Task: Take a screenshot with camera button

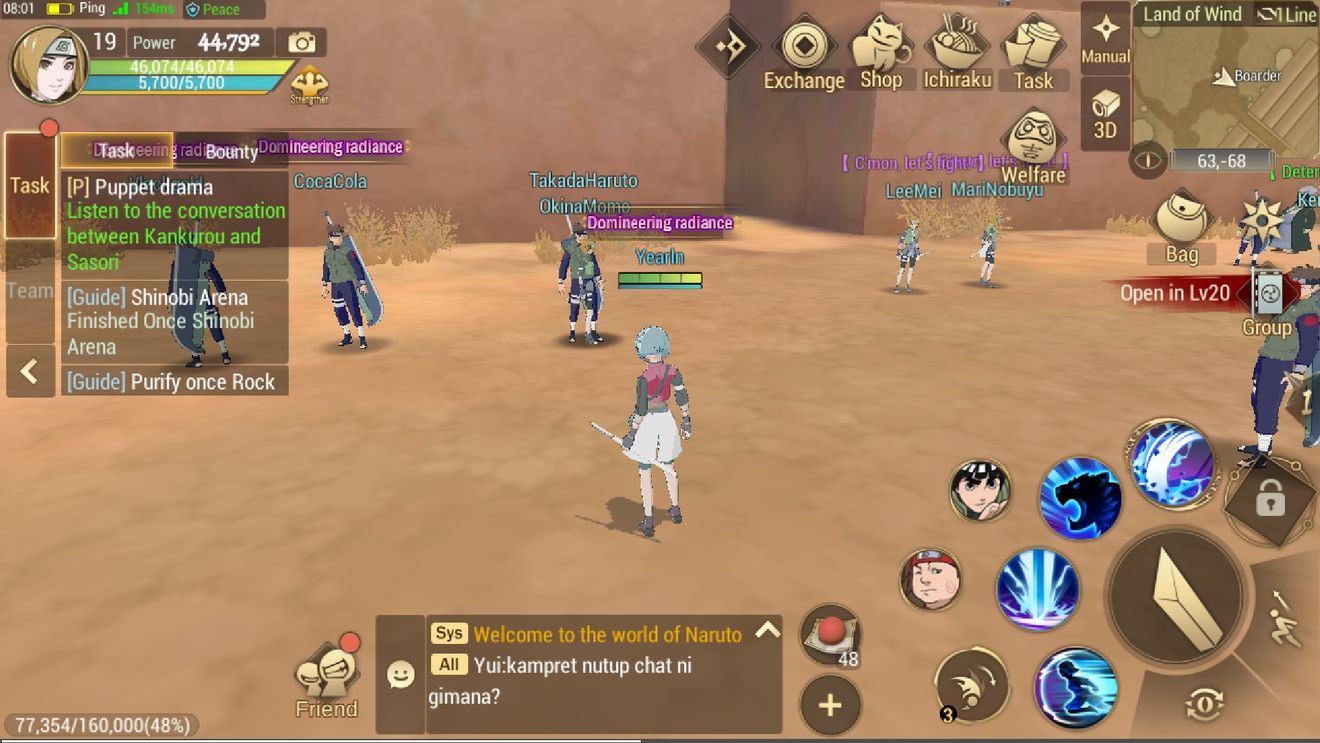Action: tap(301, 42)
